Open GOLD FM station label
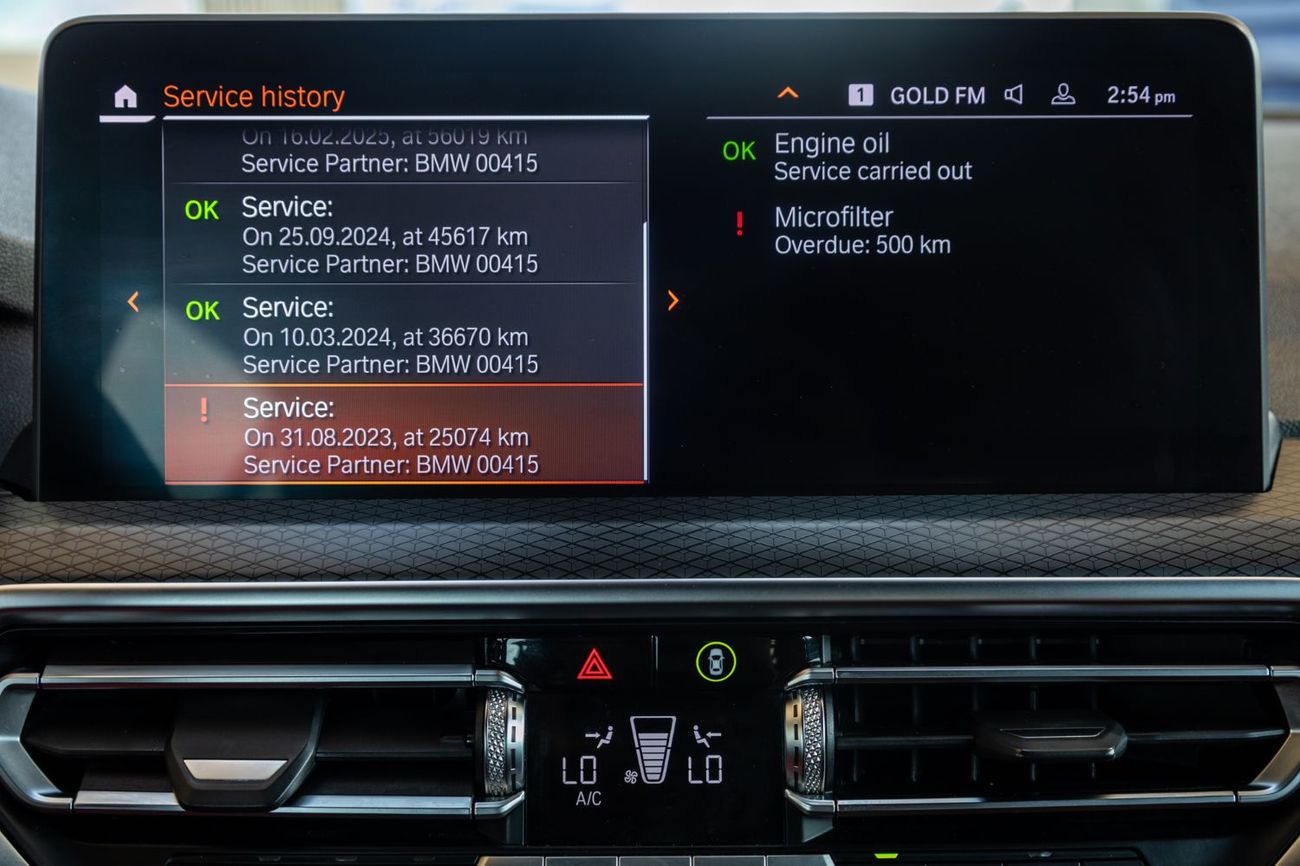The height and width of the screenshot is (866, 1300). (938, 95)
